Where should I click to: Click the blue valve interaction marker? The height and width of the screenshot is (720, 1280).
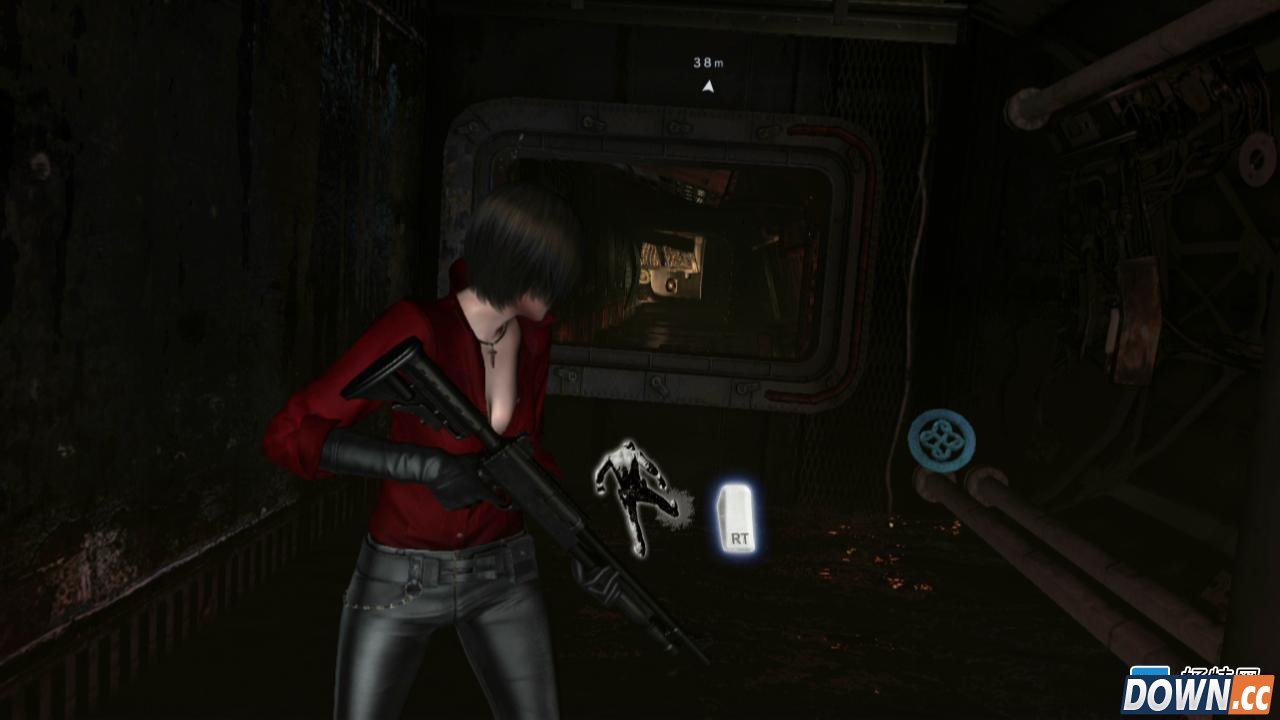pyautogui.click(x=941, y=439)
